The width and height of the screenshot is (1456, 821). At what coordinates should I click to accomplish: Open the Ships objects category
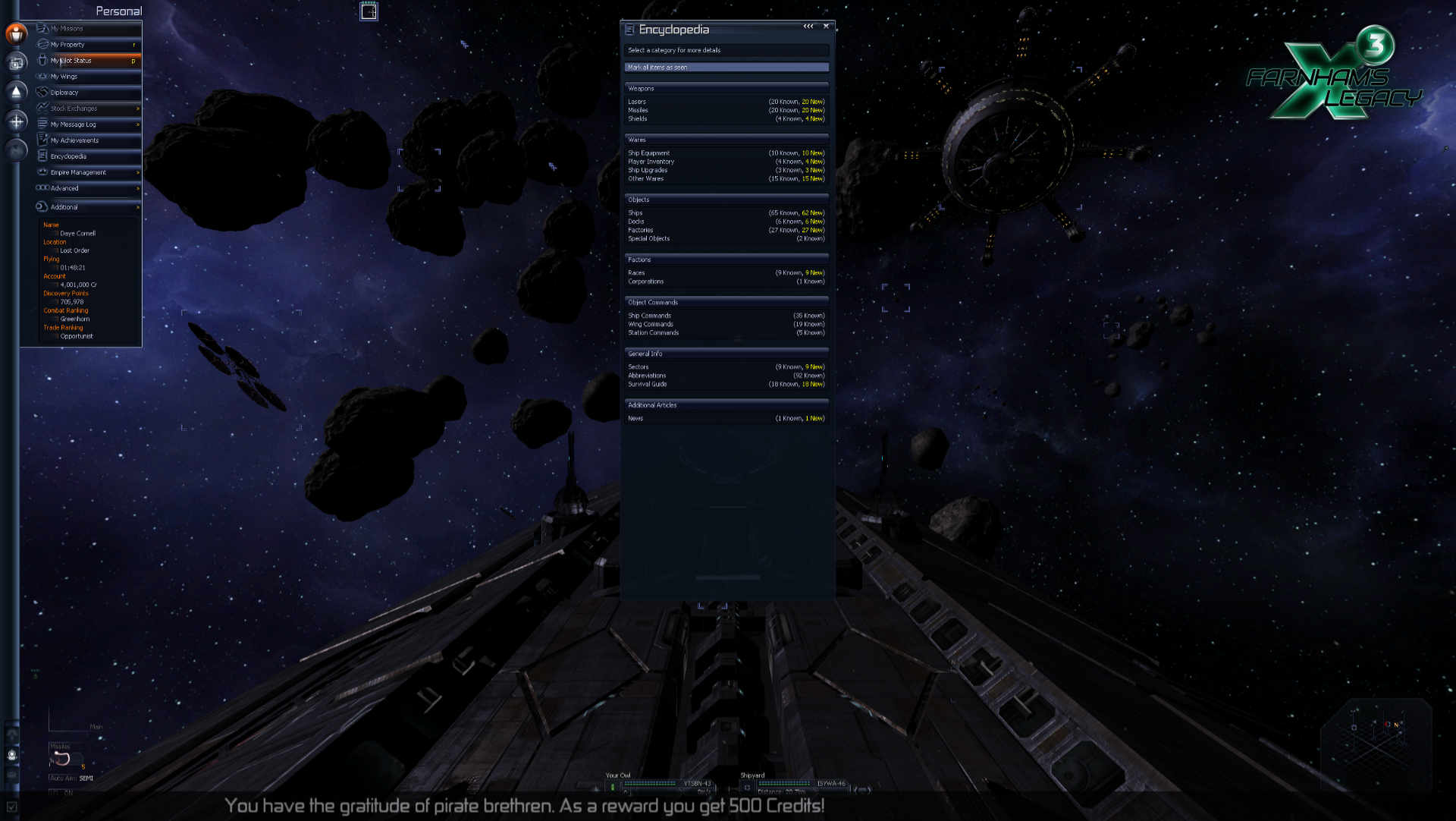coord(635,213)
